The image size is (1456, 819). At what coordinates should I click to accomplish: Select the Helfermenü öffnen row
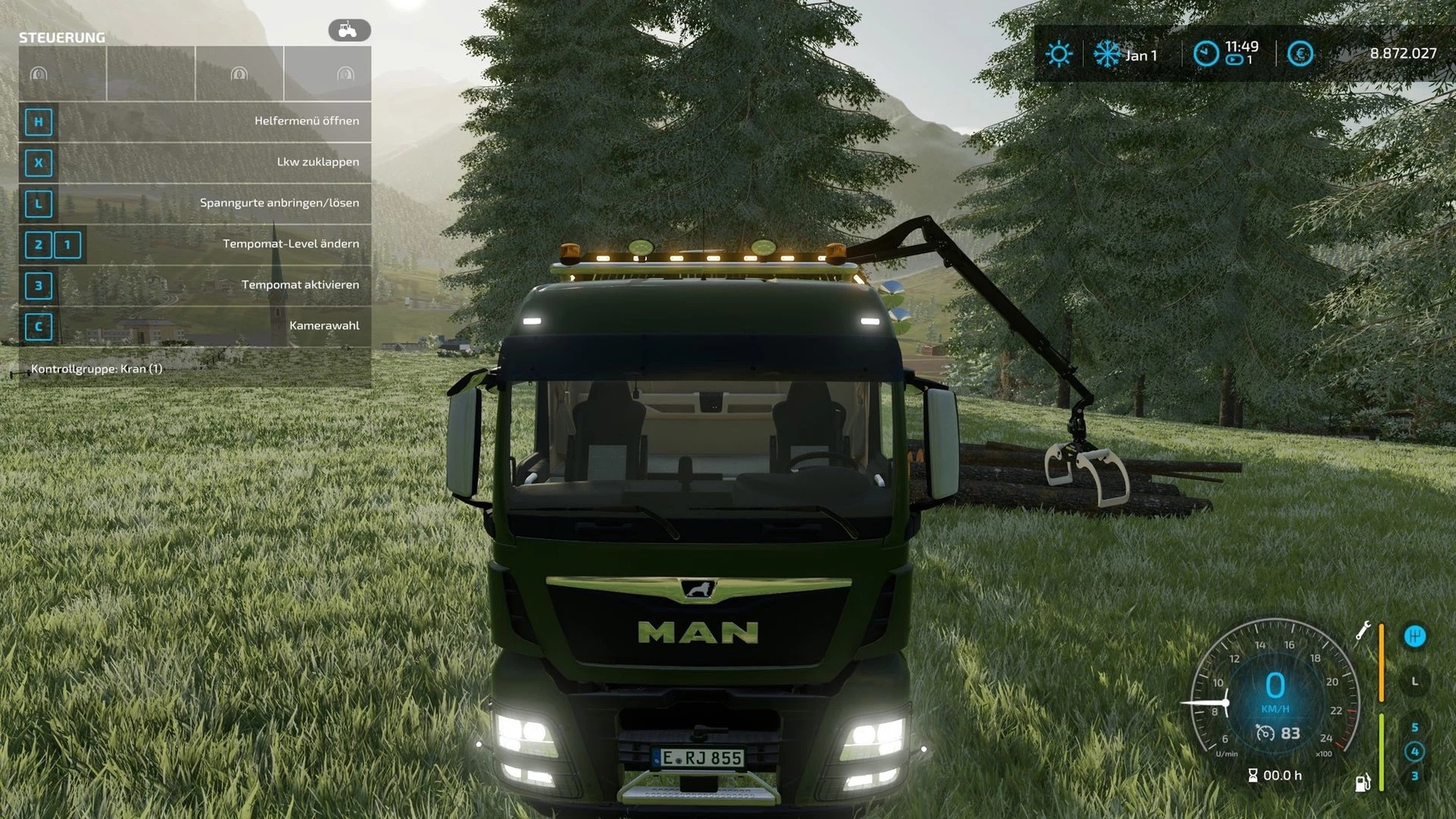(x=195, y=121)
